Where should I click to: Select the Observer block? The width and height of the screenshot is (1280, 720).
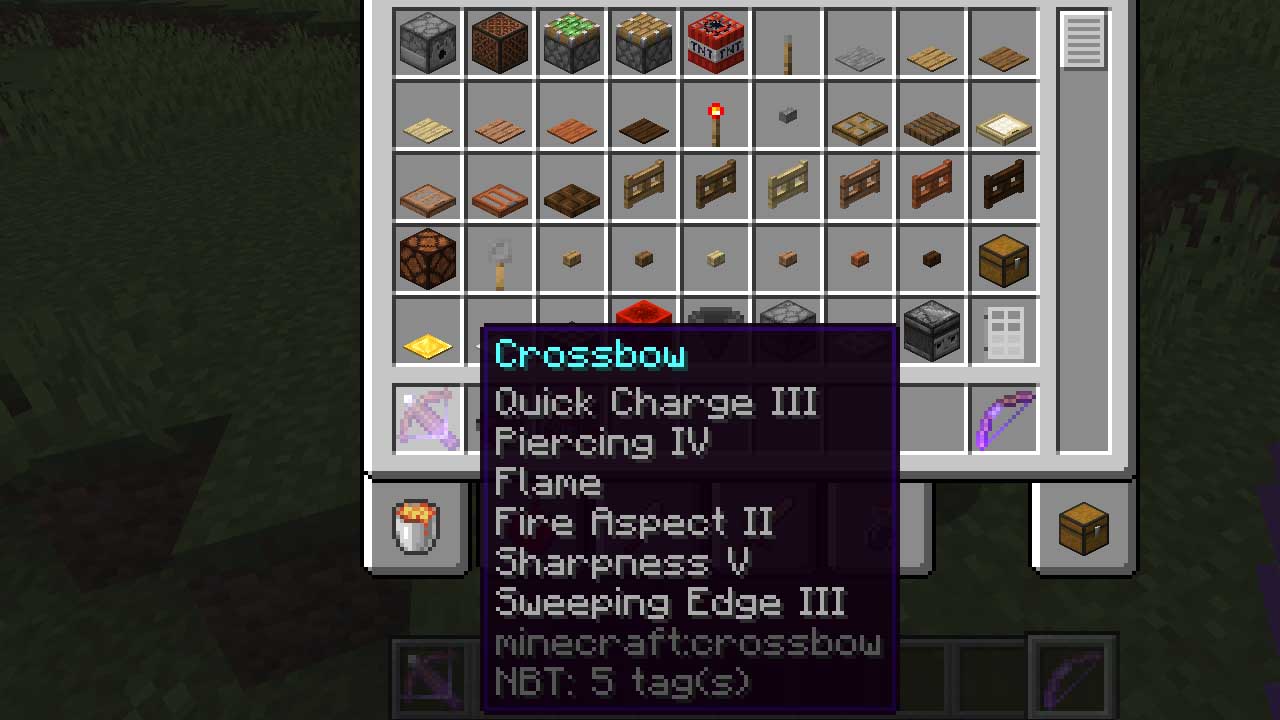tap(931, 330)
